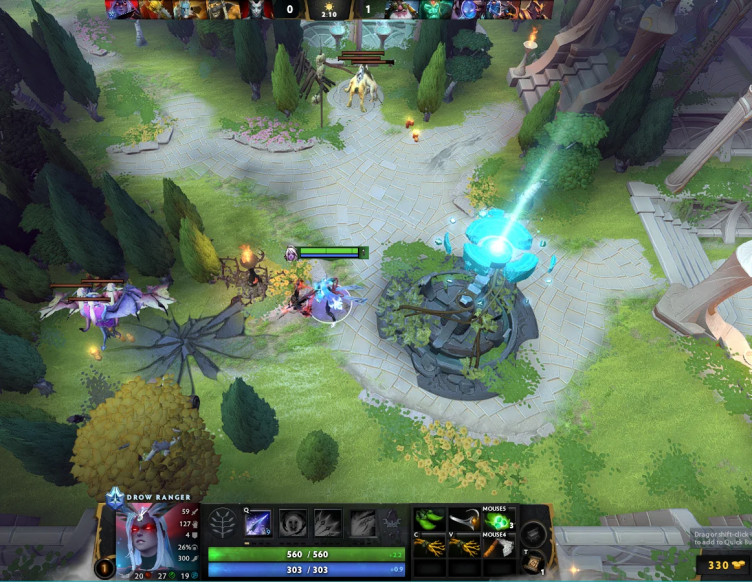Click the empty neutral item slot
Screen dimensions: 752x582
click(x=534, y=532)
